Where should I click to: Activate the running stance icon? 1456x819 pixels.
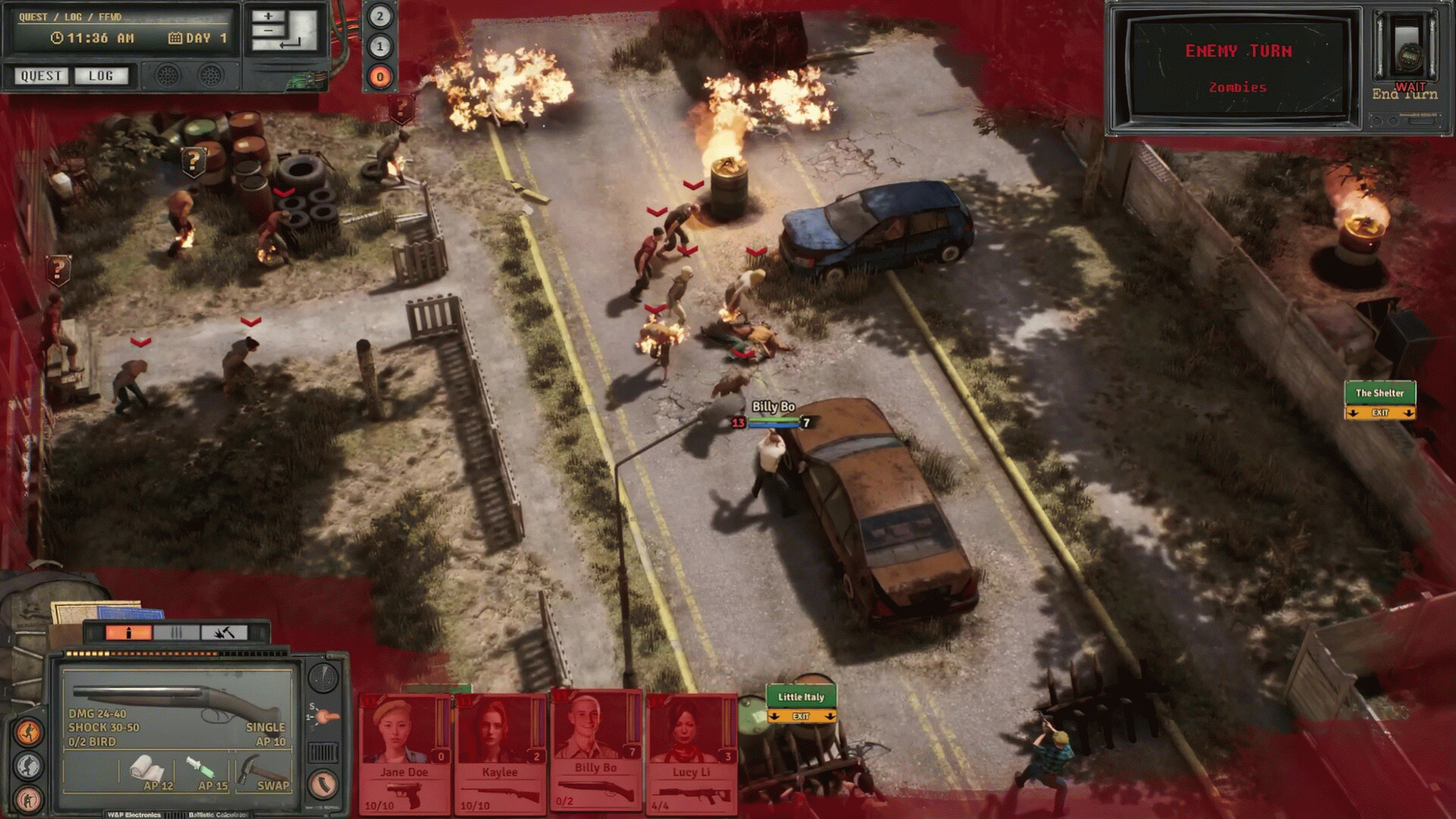click(x=29, y=733)
